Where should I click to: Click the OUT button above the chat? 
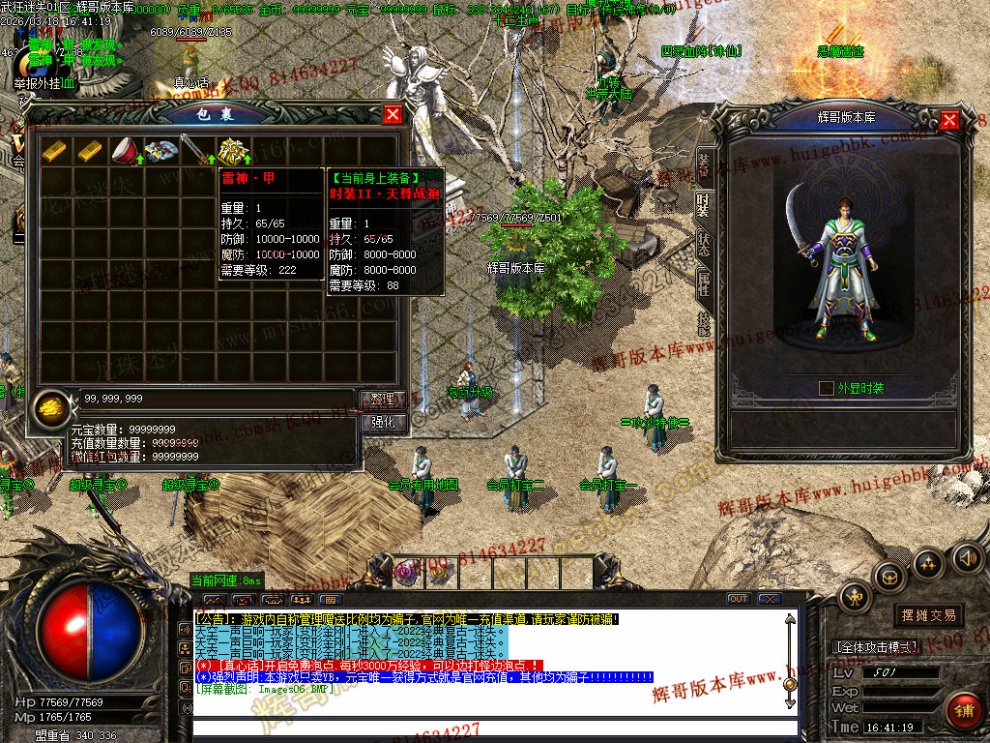(738, 599)
